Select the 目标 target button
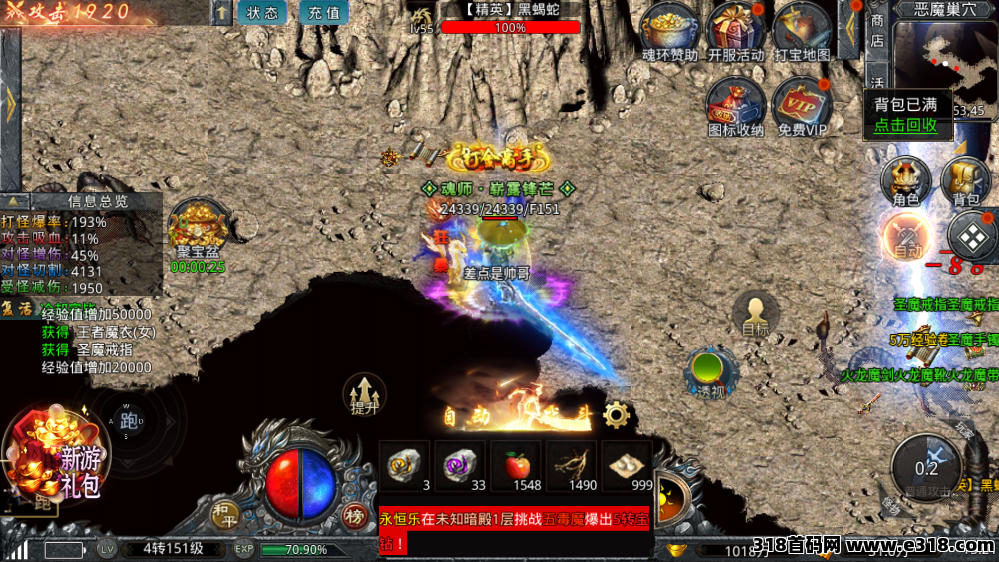 755,314
